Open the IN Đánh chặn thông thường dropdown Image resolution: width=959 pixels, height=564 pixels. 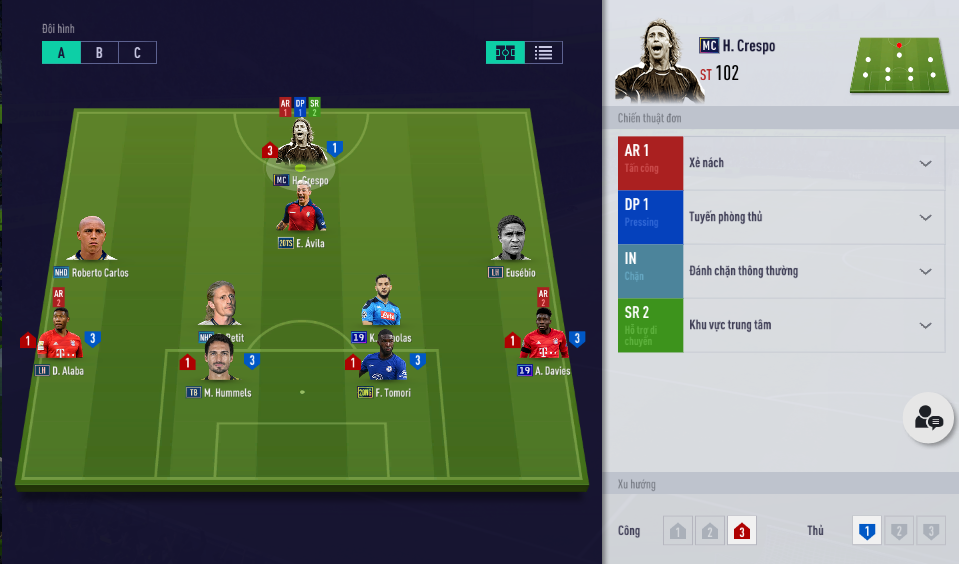[925, 272]
